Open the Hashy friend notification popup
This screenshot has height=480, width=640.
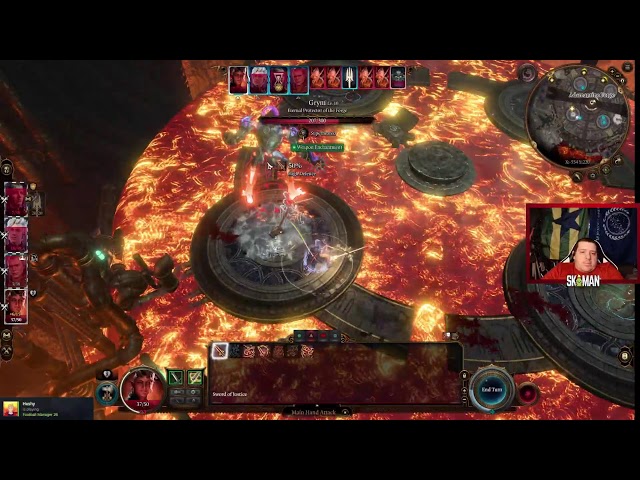point(46,408)
